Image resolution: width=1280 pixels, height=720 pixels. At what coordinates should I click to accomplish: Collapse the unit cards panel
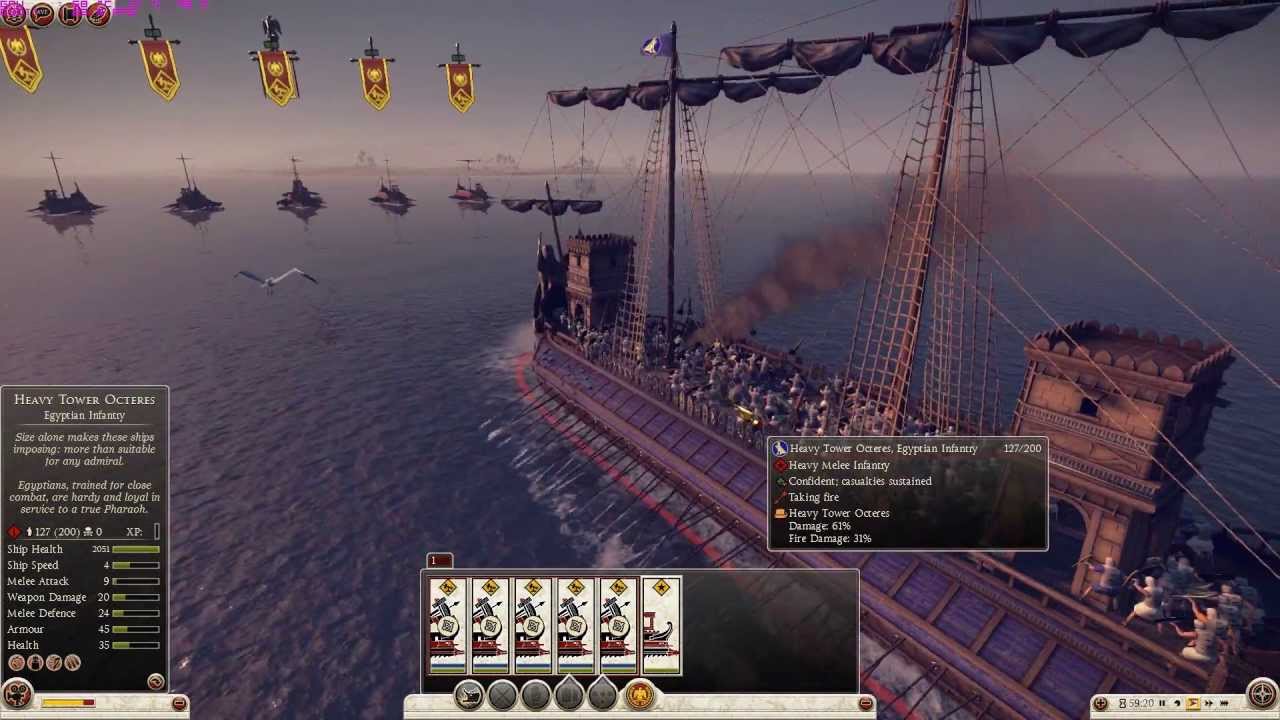(x=866, y=704)
